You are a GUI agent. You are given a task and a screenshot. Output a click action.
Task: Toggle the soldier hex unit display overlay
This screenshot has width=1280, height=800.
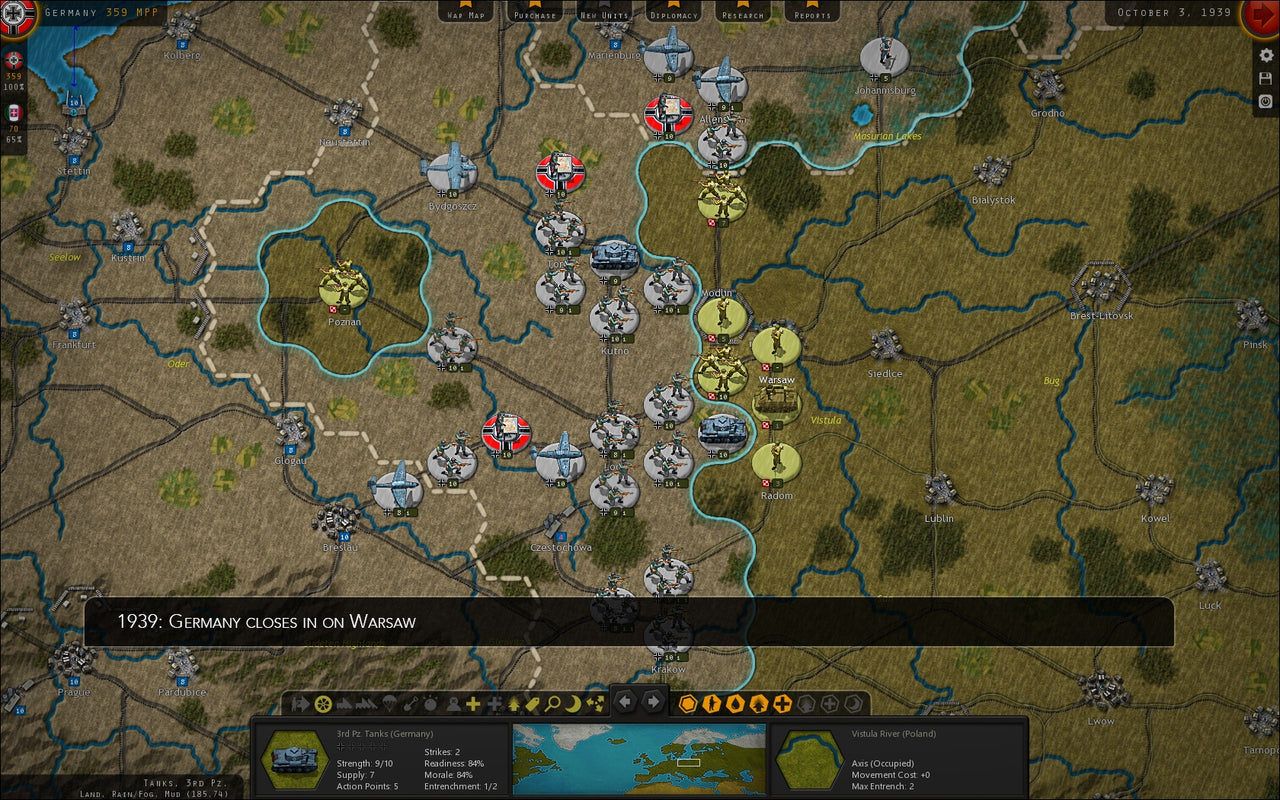[x=710, y=703]
